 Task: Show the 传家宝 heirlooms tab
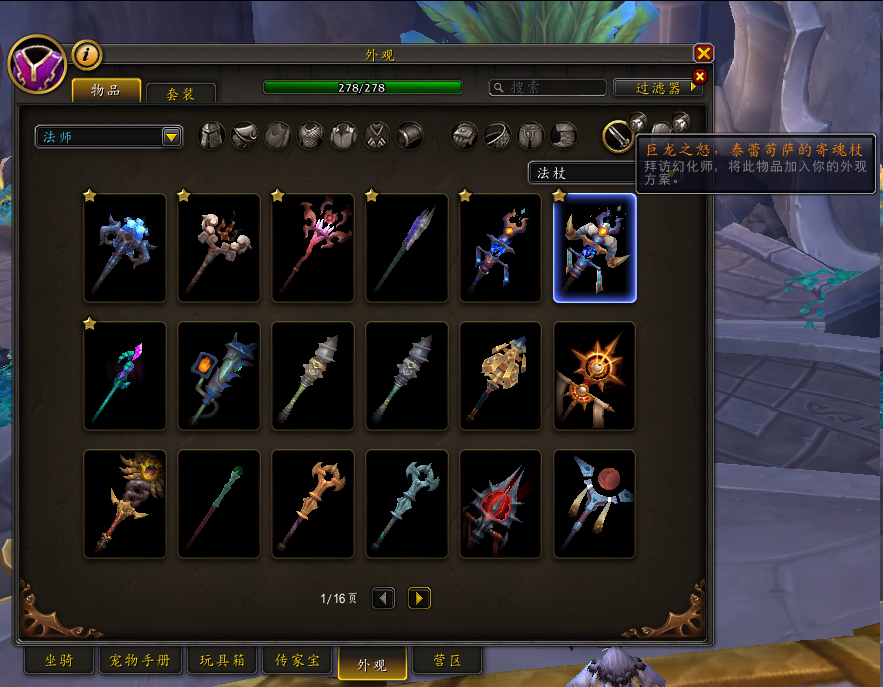click(x=297, y=660)
